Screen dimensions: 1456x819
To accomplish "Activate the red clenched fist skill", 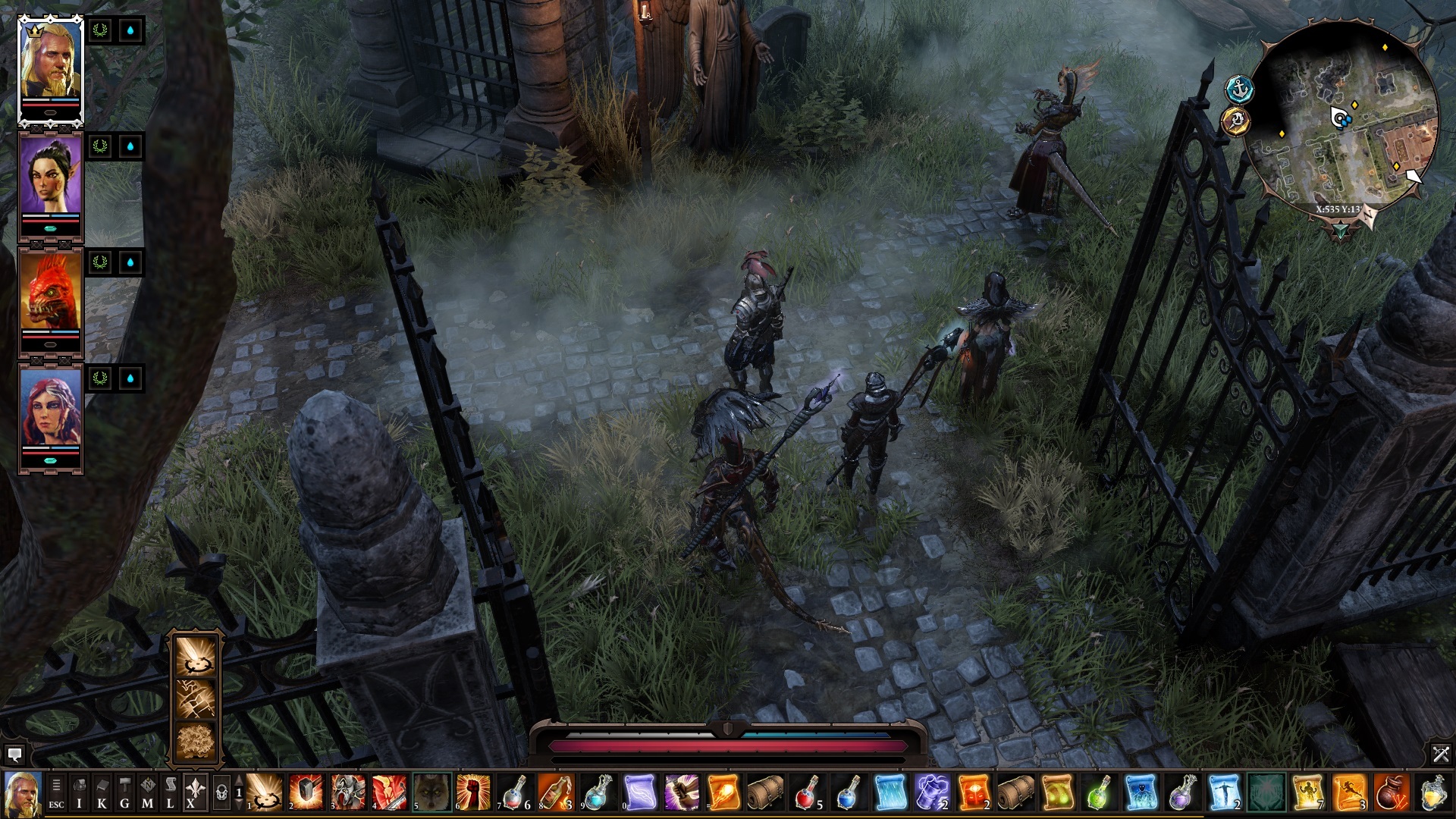I will point(473,792).
